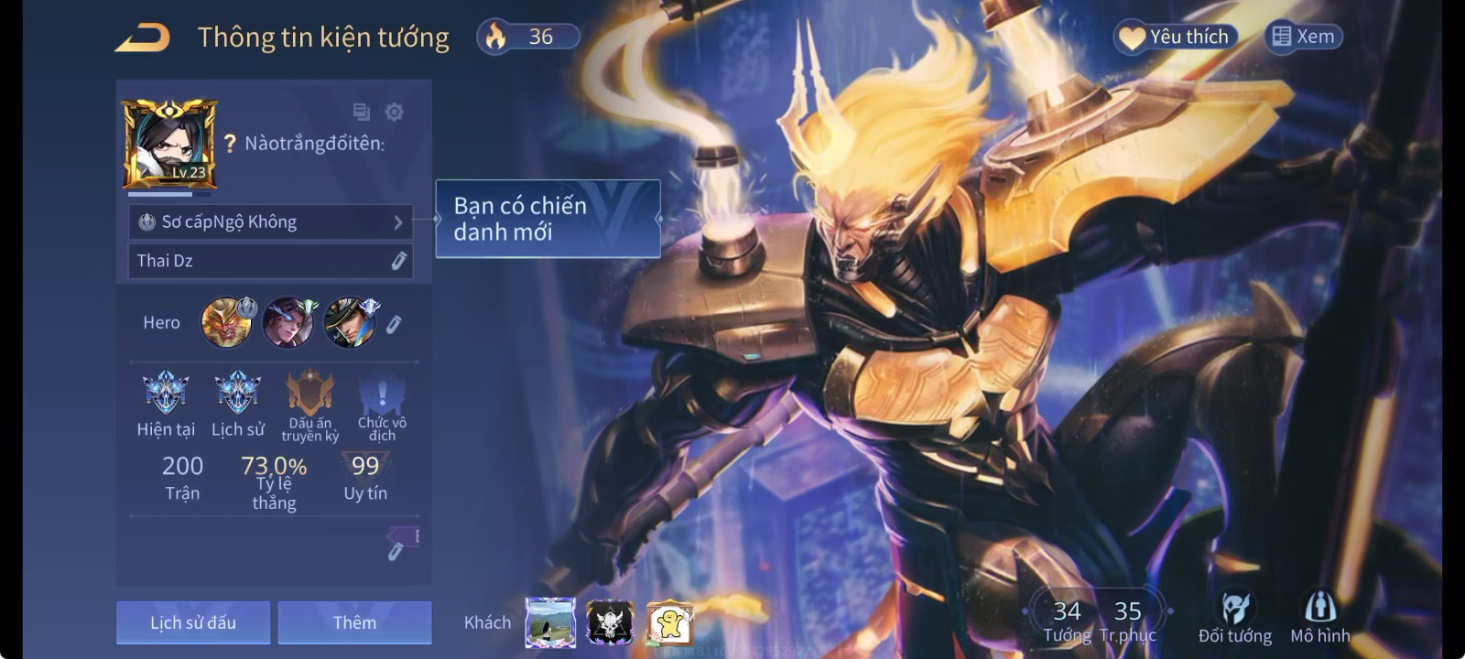Image resolution: width=1465 pixels, height=659 pixels.
Task: Open the Mô hình model view
Action: click(x=1320, y=617)
